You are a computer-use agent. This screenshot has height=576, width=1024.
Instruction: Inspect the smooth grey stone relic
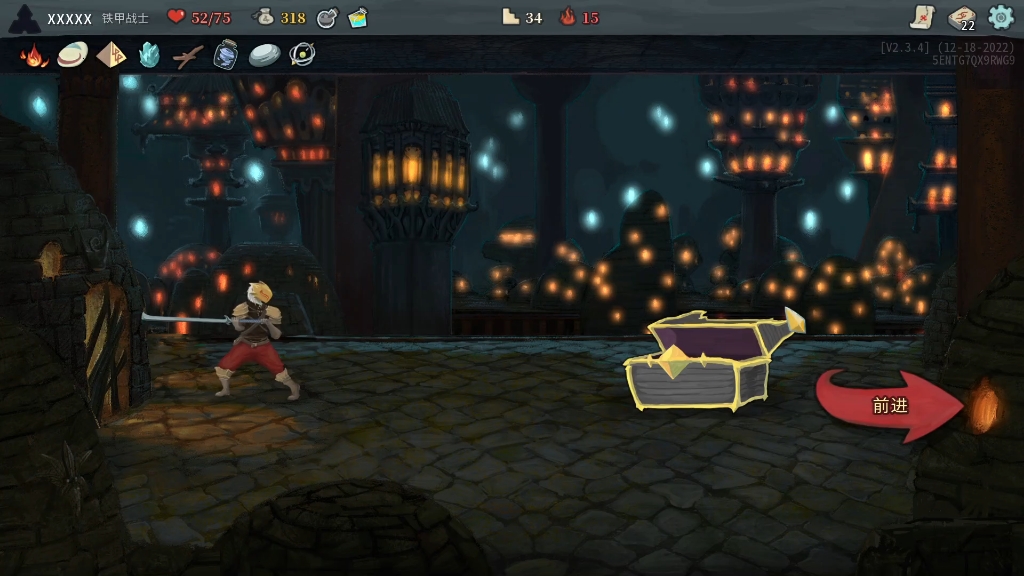[264, 55]
